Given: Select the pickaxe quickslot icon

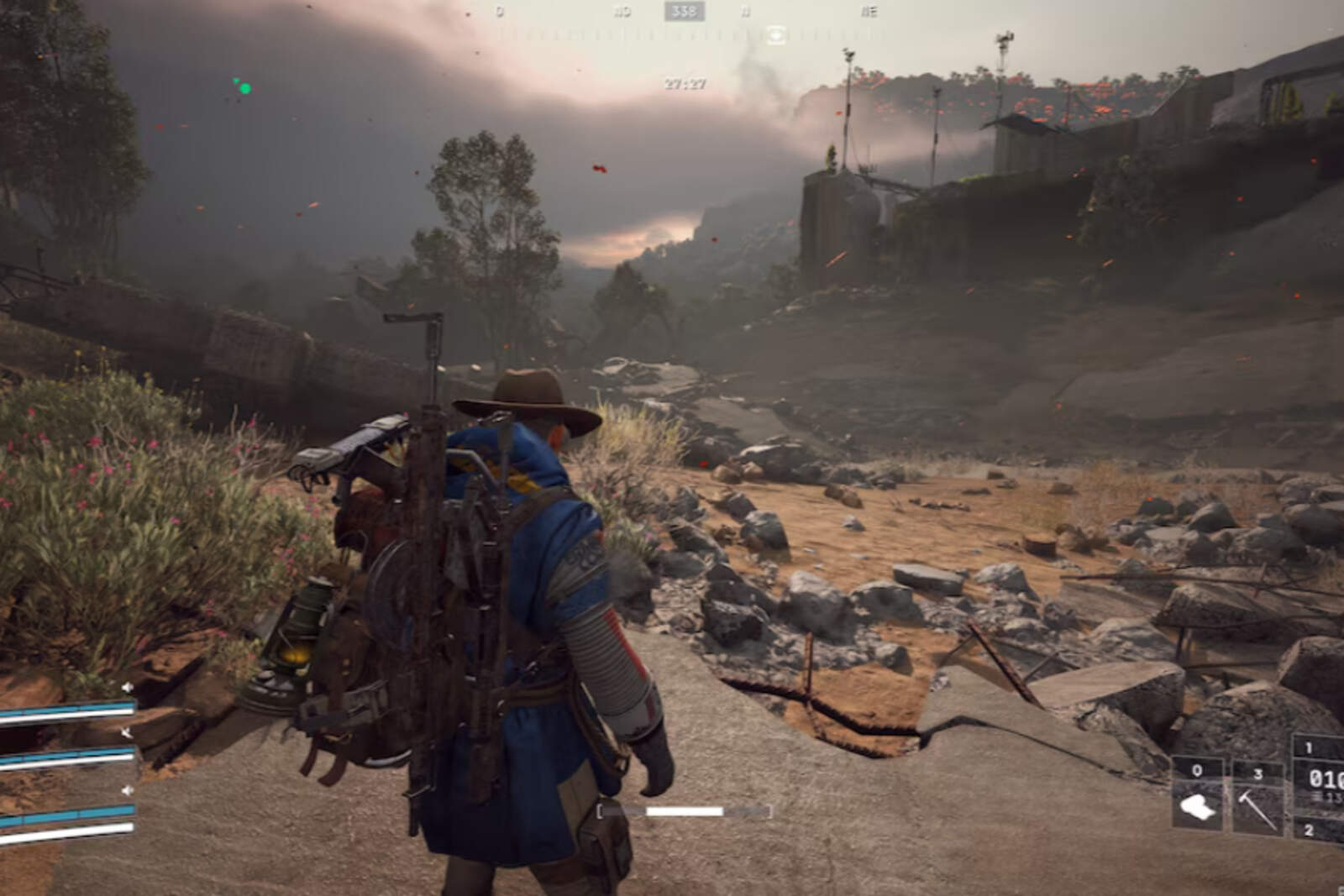Looking at the screenshot, I should [x=1257, y=807].
